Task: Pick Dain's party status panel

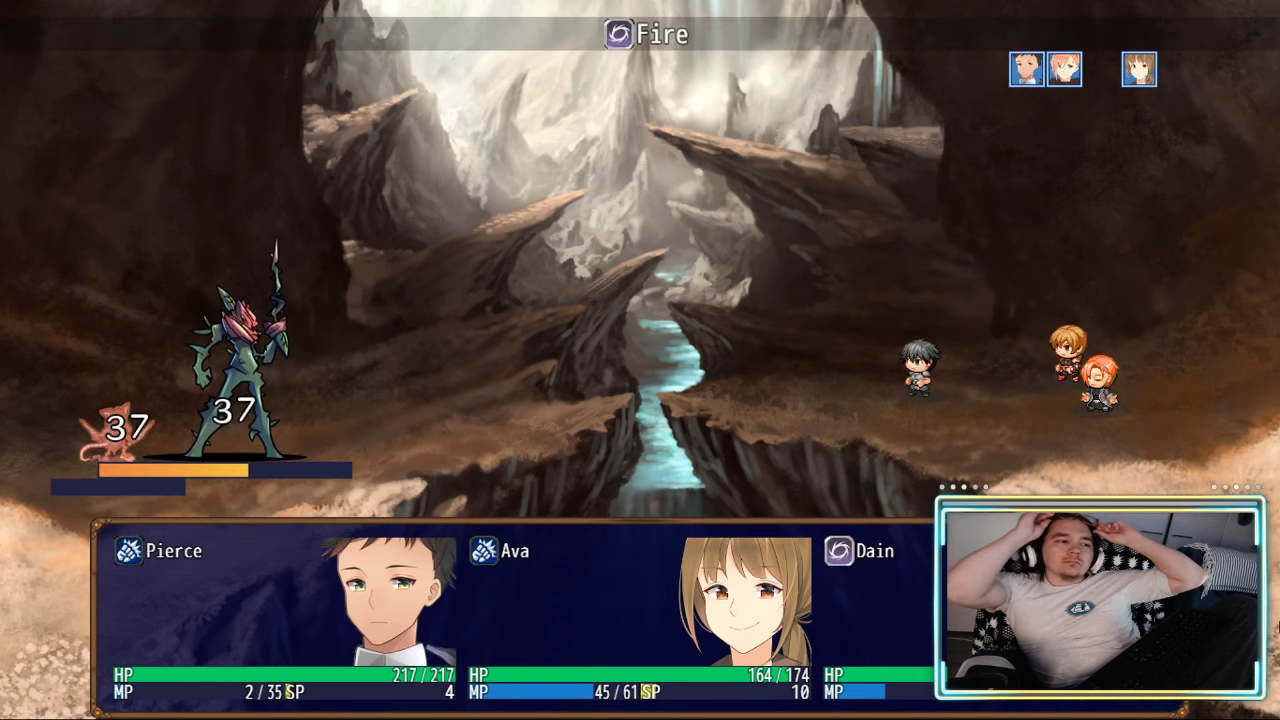Action: [878, 617]
